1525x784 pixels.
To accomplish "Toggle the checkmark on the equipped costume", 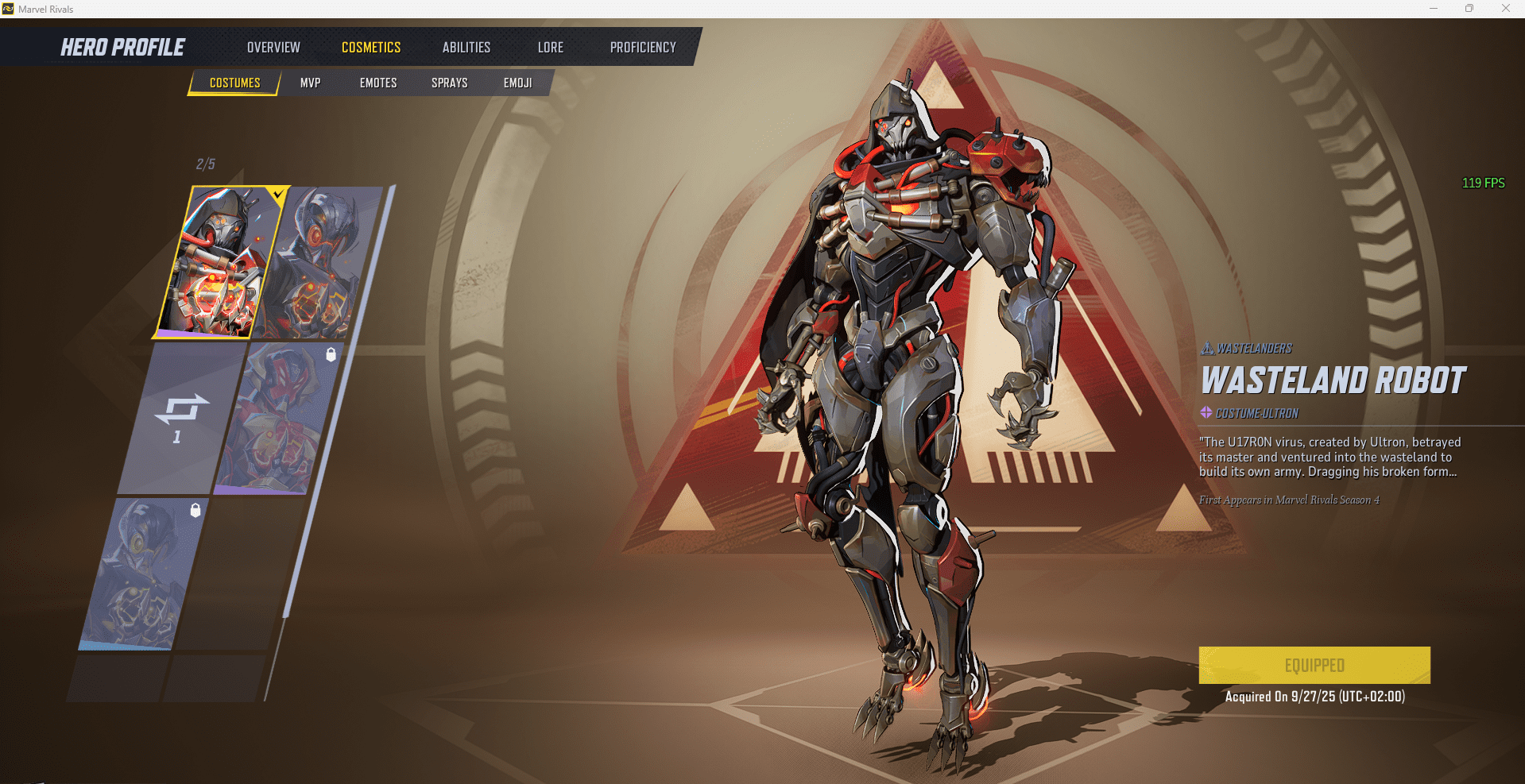I will coord(277,193).
